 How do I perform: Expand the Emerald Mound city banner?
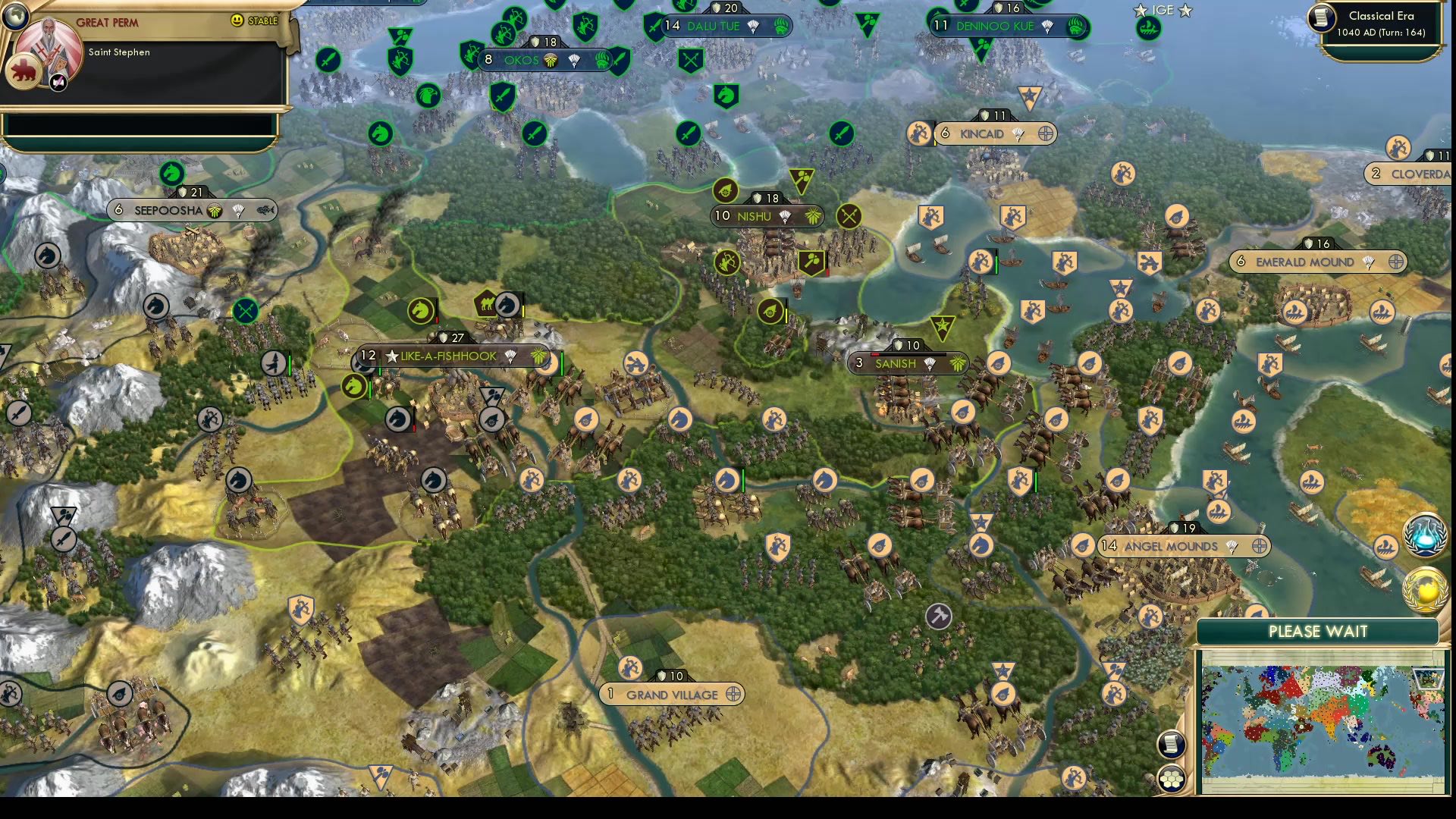coord(1297,262)
